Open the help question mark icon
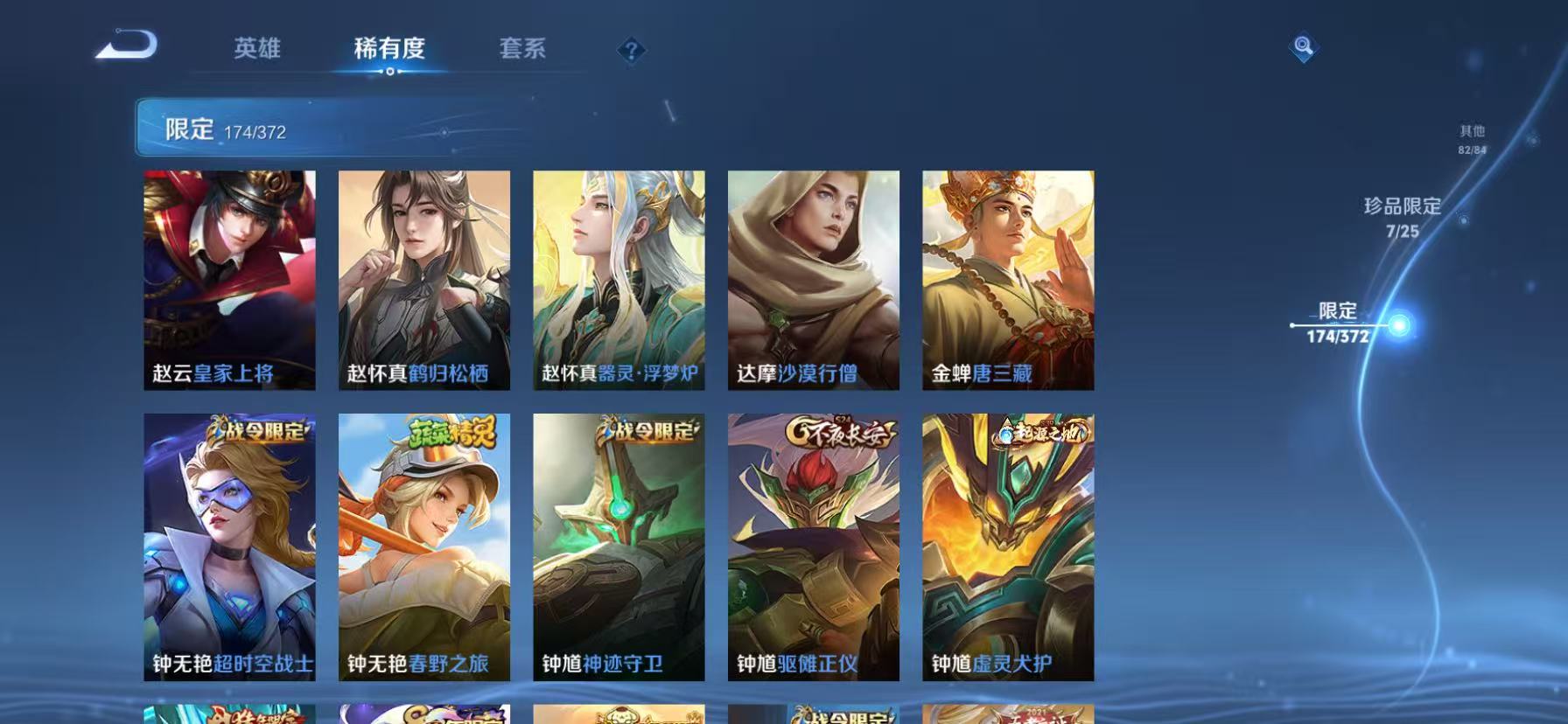The image size is (1568, 724). pos(632,52)
